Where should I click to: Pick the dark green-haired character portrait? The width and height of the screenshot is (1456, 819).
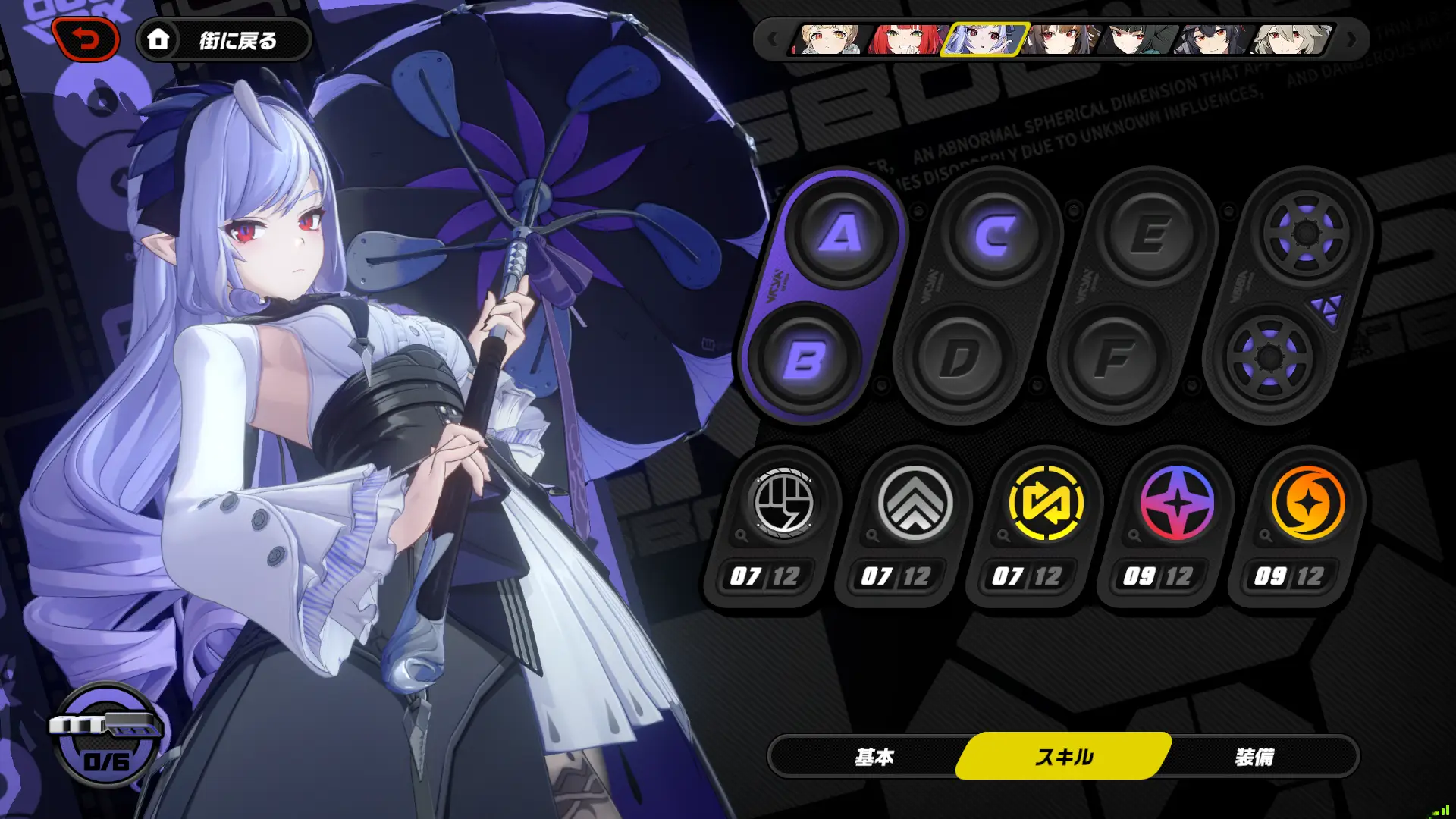click(x=1137, y=39)
